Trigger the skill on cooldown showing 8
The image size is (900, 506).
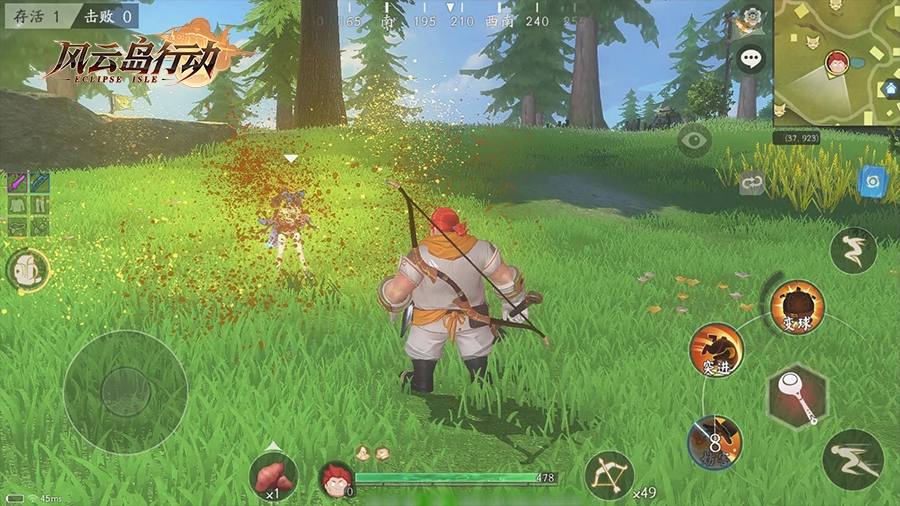(715, 441)
